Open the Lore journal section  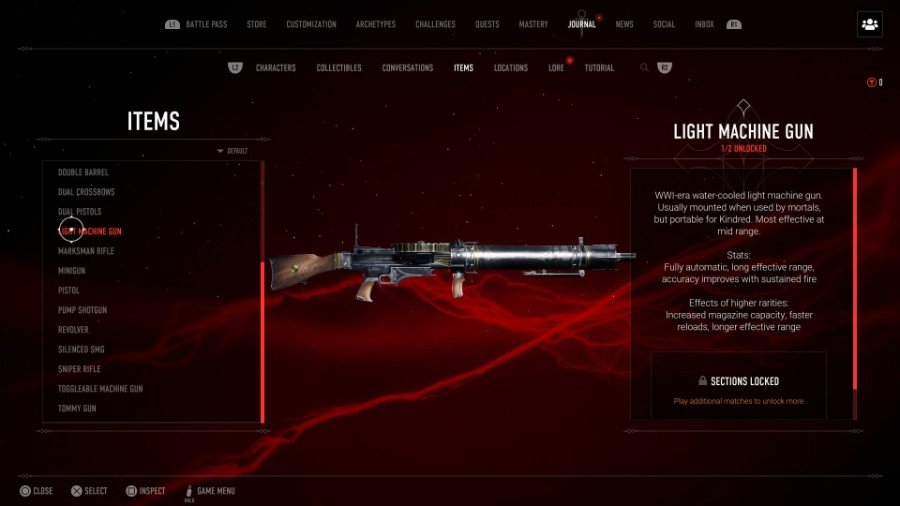click(x=556, y=68)
